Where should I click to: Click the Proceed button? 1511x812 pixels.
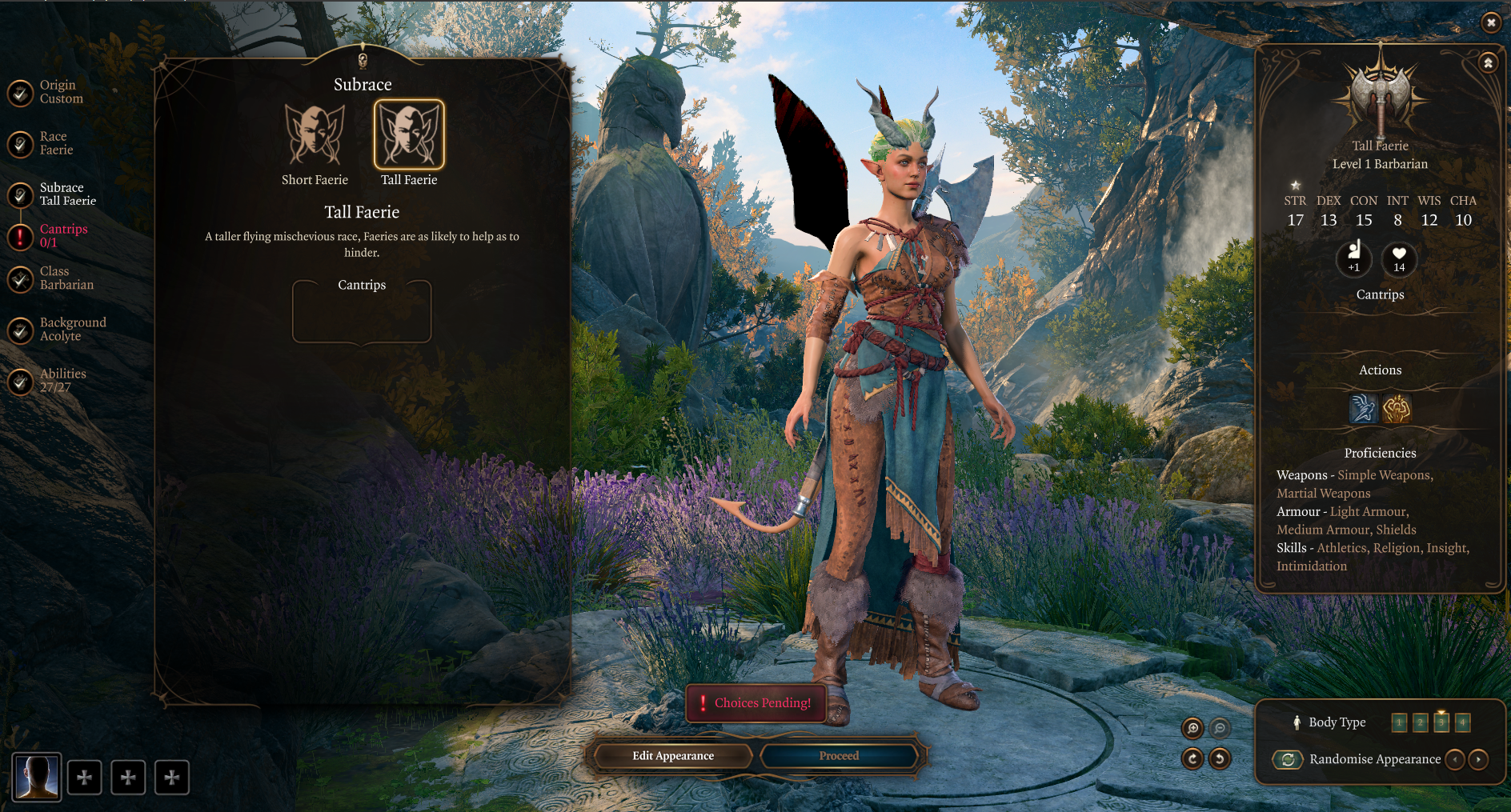[839, 756]
